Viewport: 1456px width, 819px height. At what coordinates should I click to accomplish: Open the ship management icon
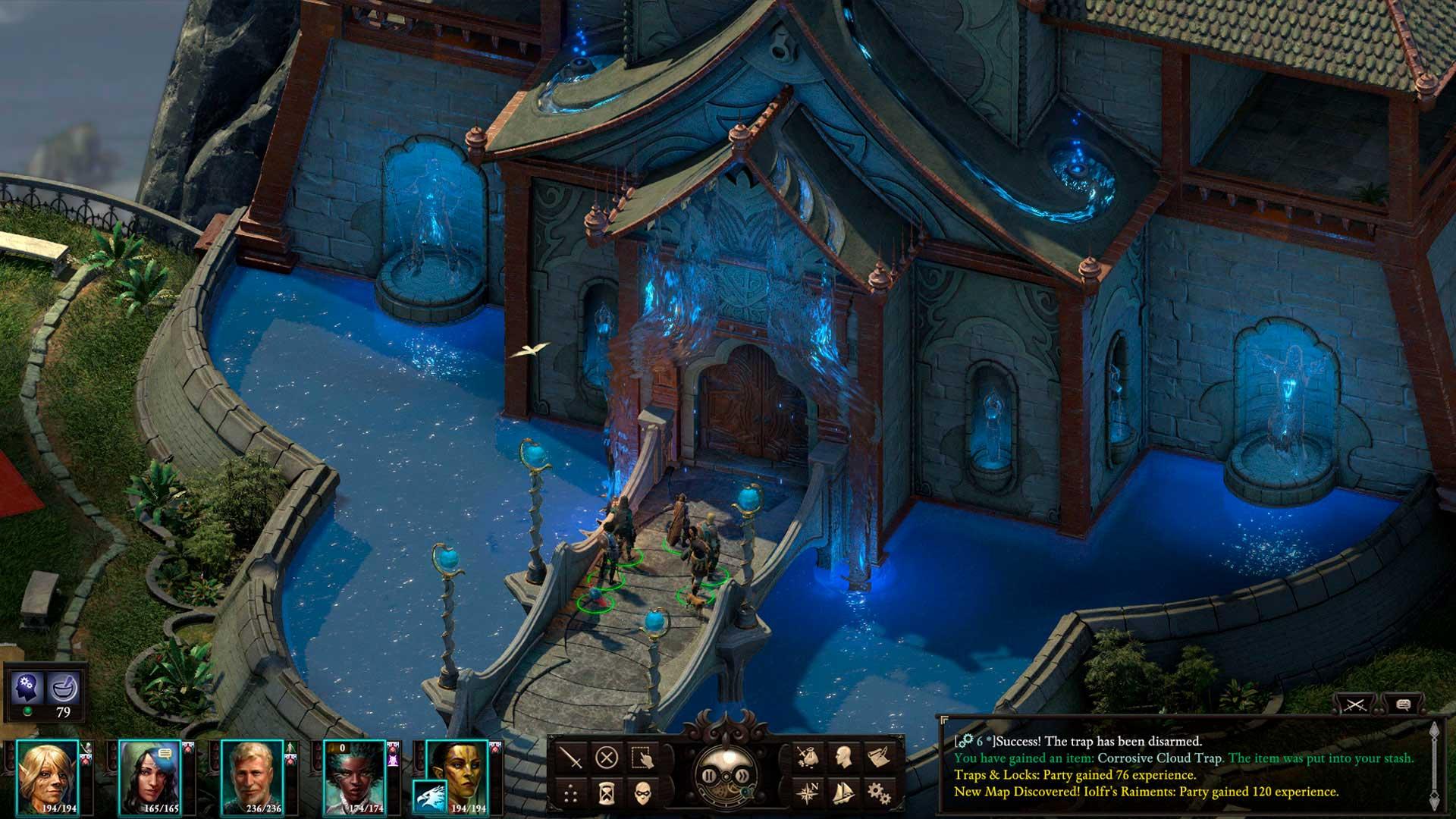click(843, 794)
